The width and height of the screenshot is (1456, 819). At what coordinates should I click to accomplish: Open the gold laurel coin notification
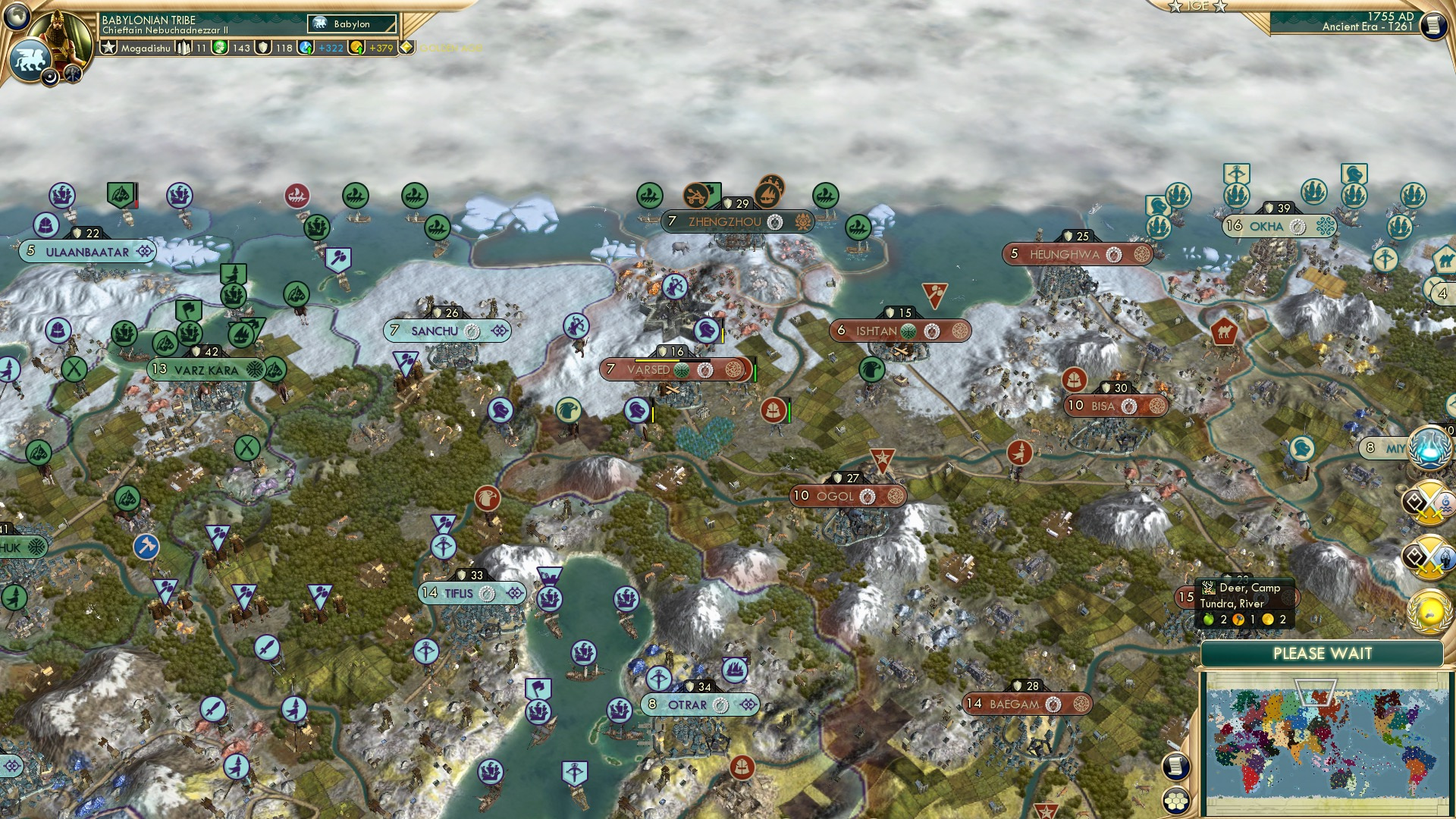pyautogui.click(x=1429, y=612)
